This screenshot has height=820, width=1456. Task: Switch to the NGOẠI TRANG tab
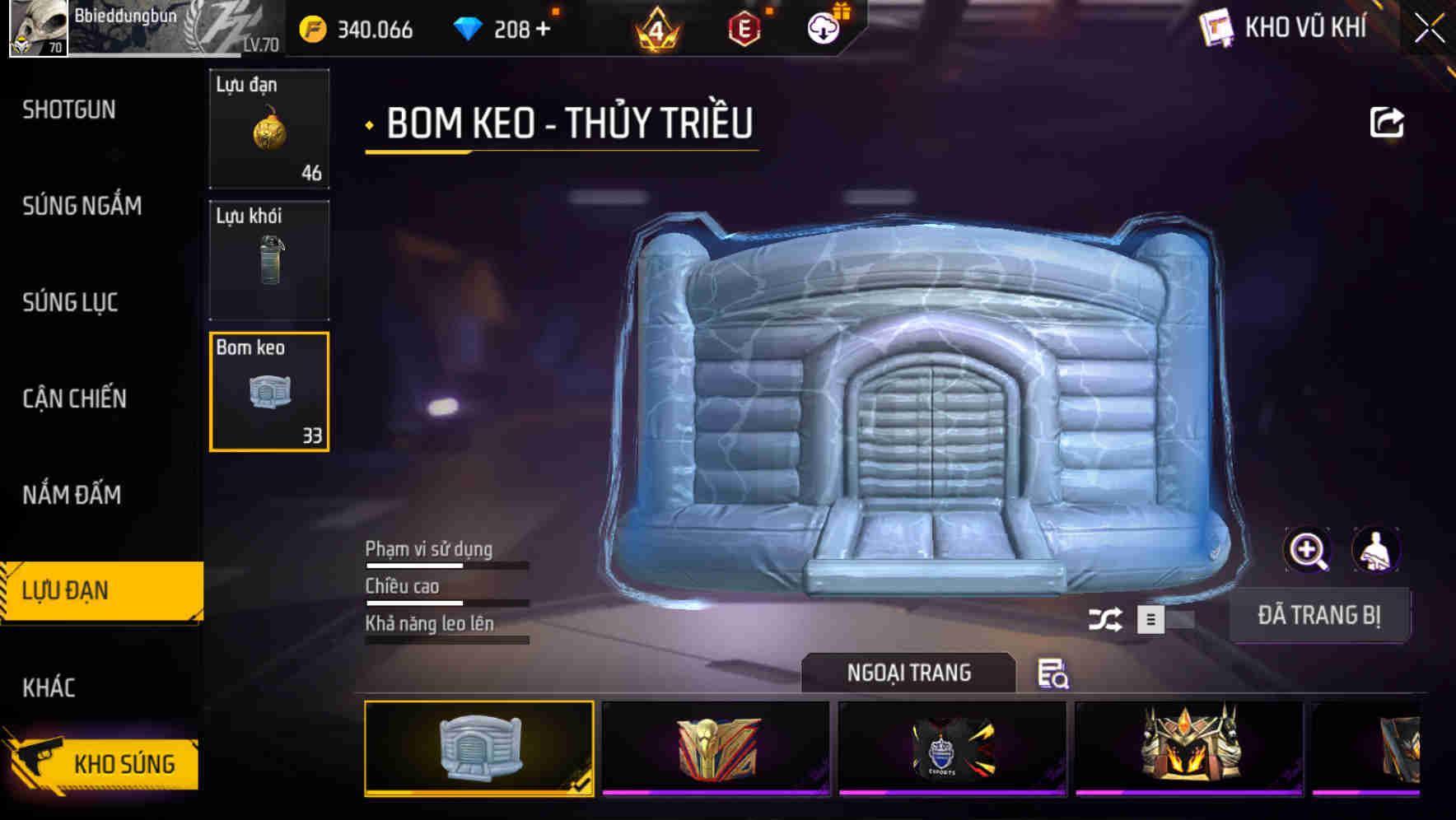908,673
